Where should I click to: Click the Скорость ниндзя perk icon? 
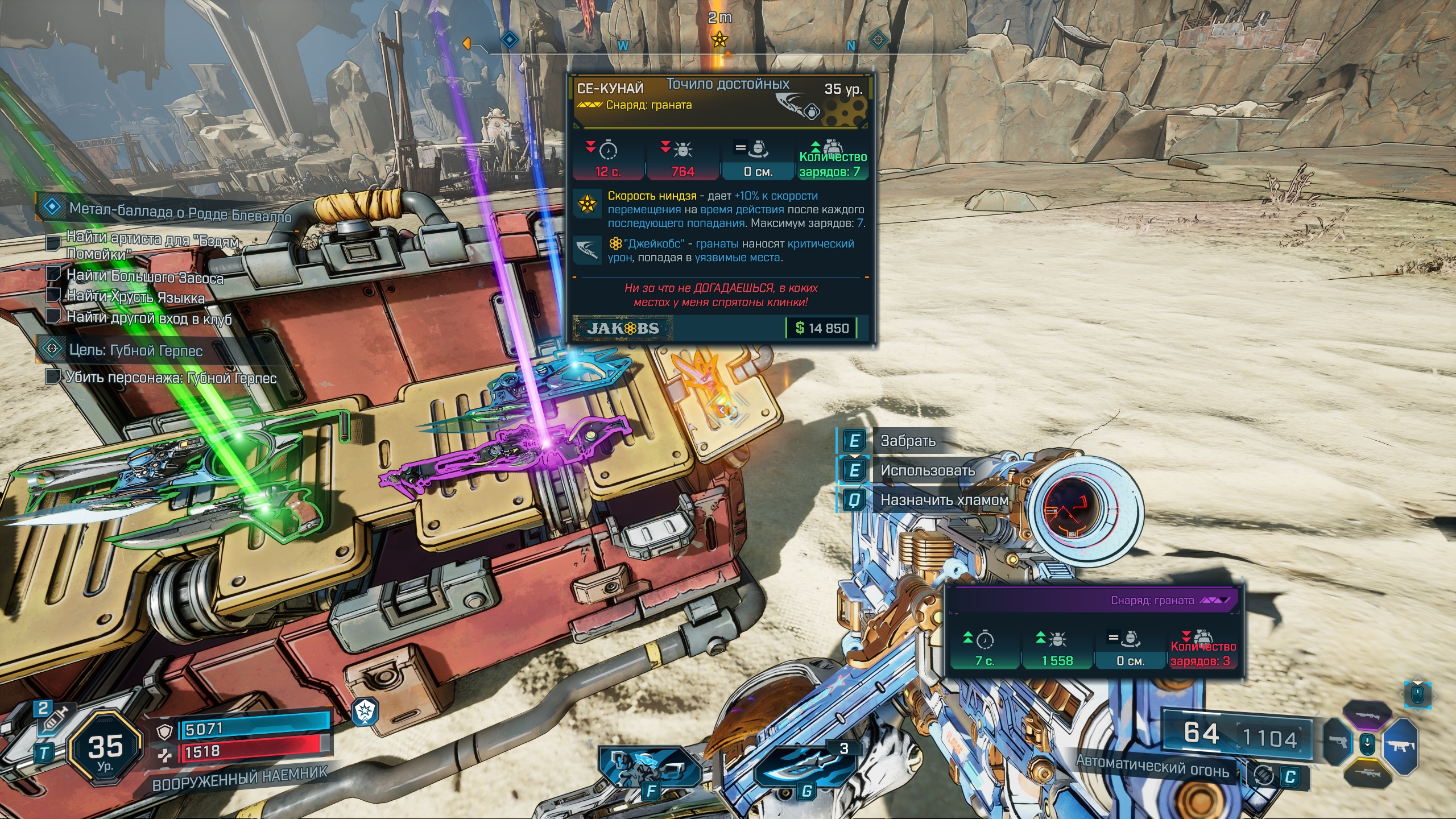tap(587, 203)
